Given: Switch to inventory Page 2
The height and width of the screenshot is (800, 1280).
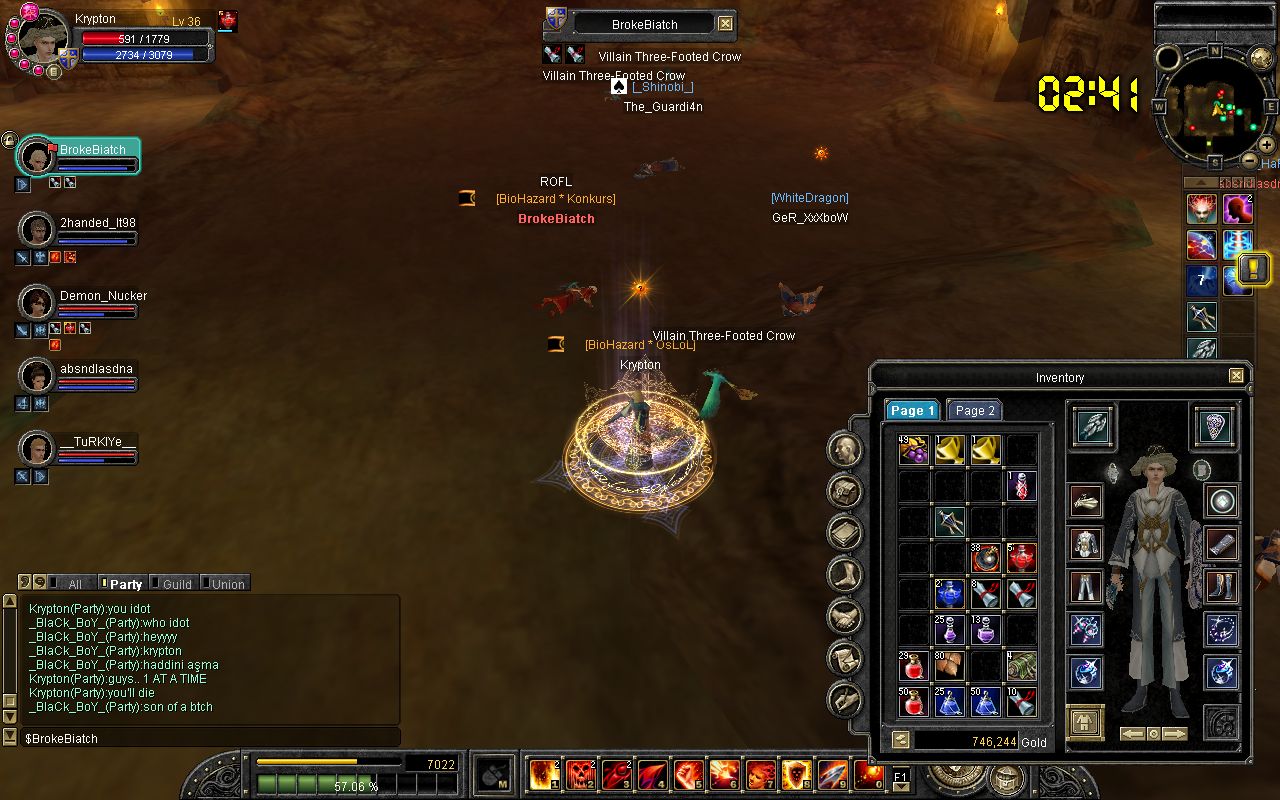Looking at the screenshot, I should point(974,410).
